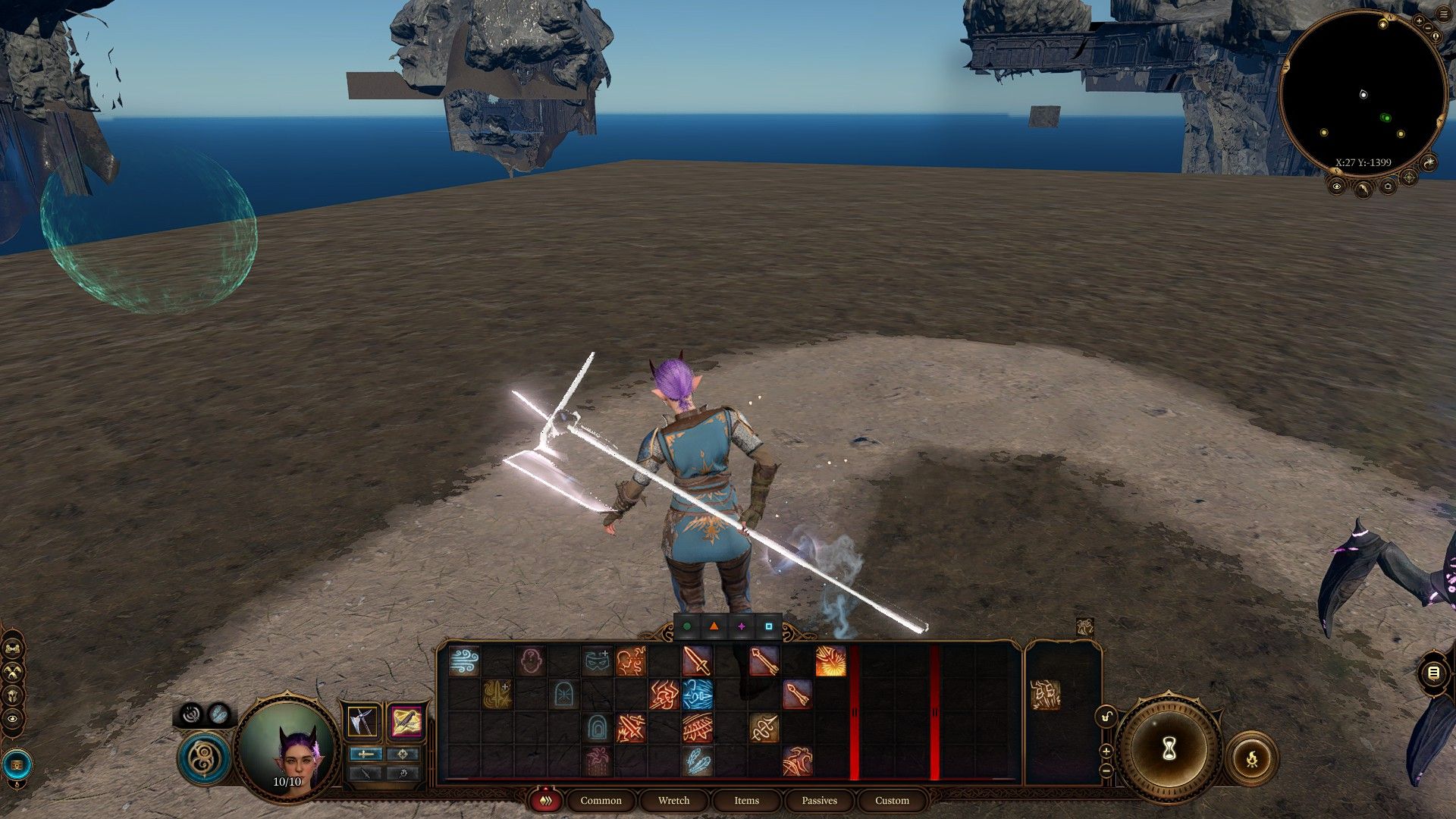Select the glowing ranged weapon slot
The width and height of the screenshot is (1456, 819).
[x=406, y=721]
